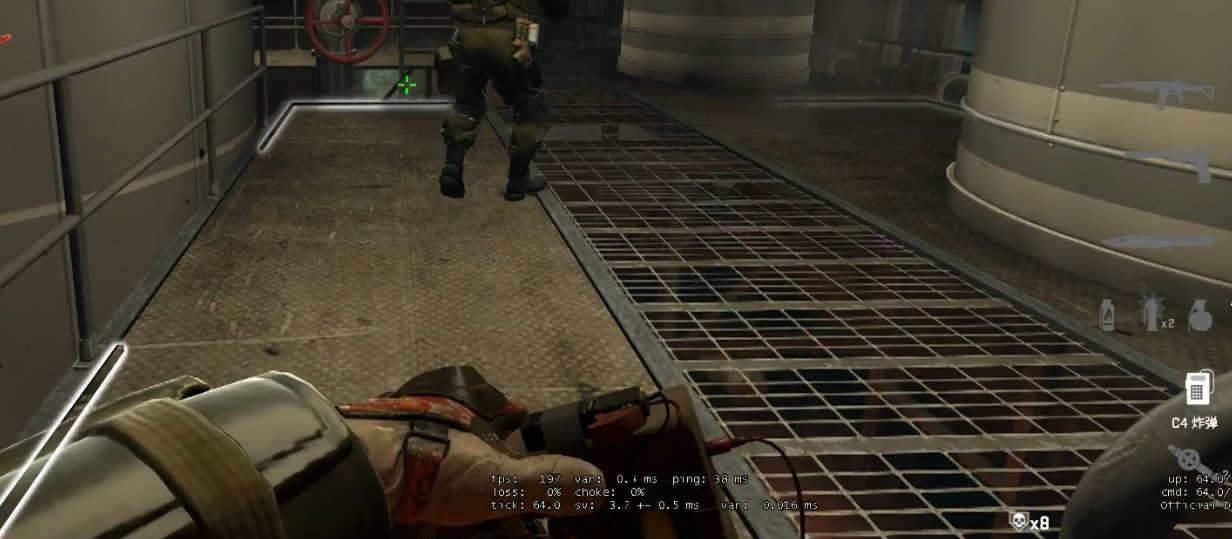
Task: Select the flashbang icon marked x2
Action: click(1154, 314)
